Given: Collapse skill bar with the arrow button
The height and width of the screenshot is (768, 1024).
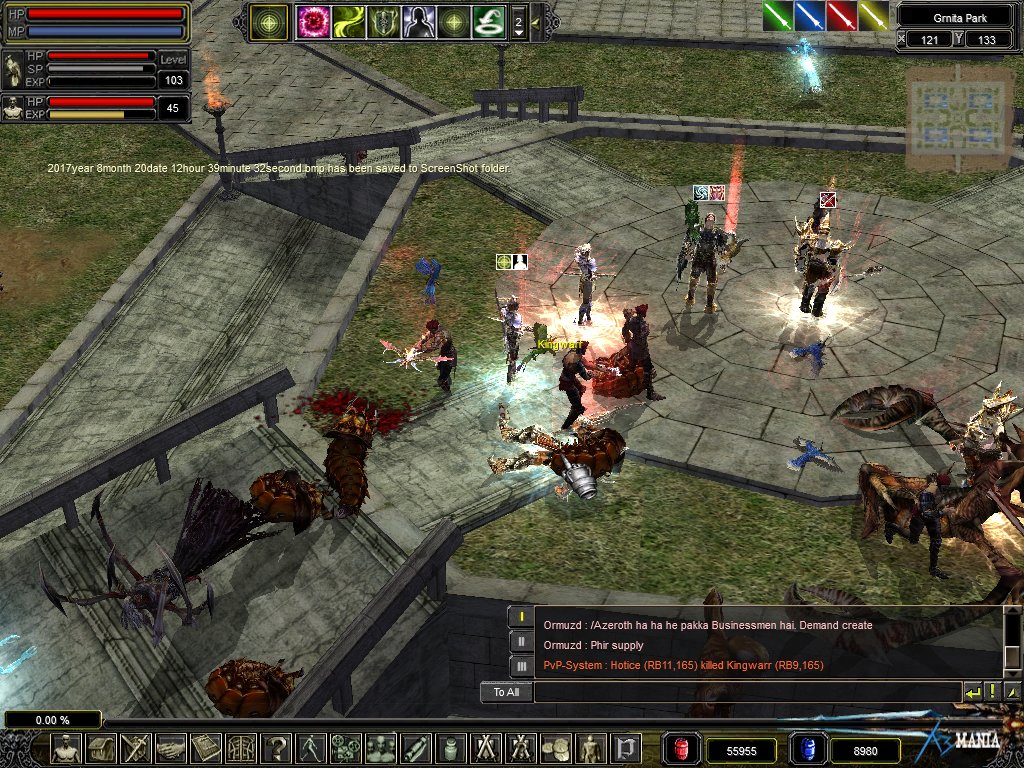Looking at the screenshot, I should tap(536, 21).
